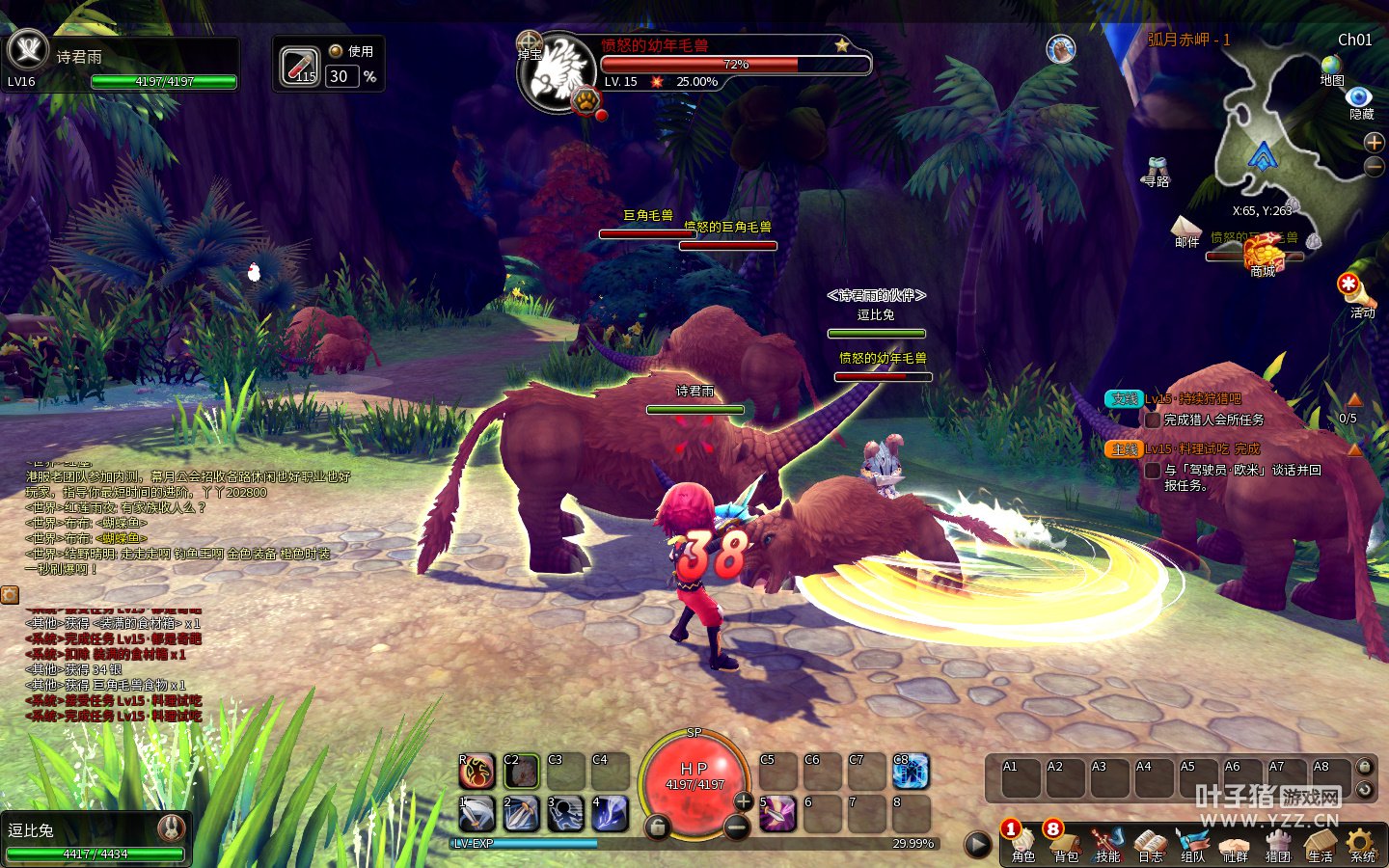Check the 完成猎人会所任务 quest checkbox
Screen dimensions: 1389x868
[x=1152, y=420]
